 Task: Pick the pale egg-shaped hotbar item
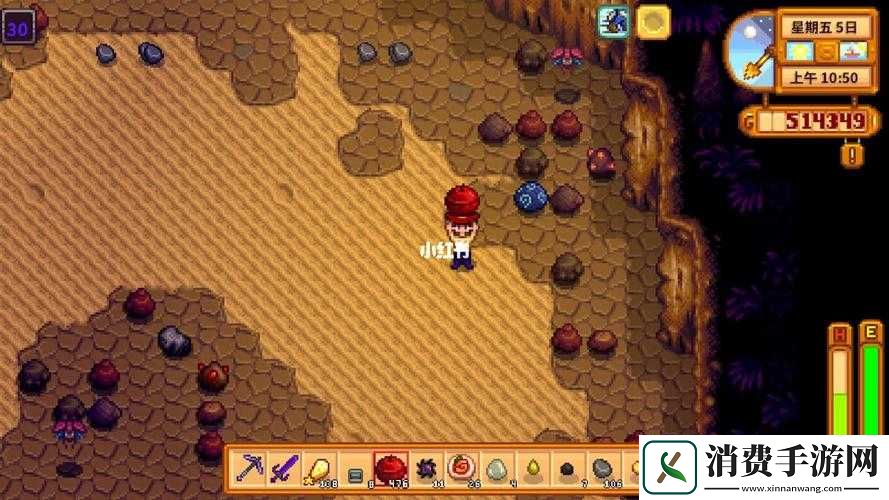click(496, 468)
